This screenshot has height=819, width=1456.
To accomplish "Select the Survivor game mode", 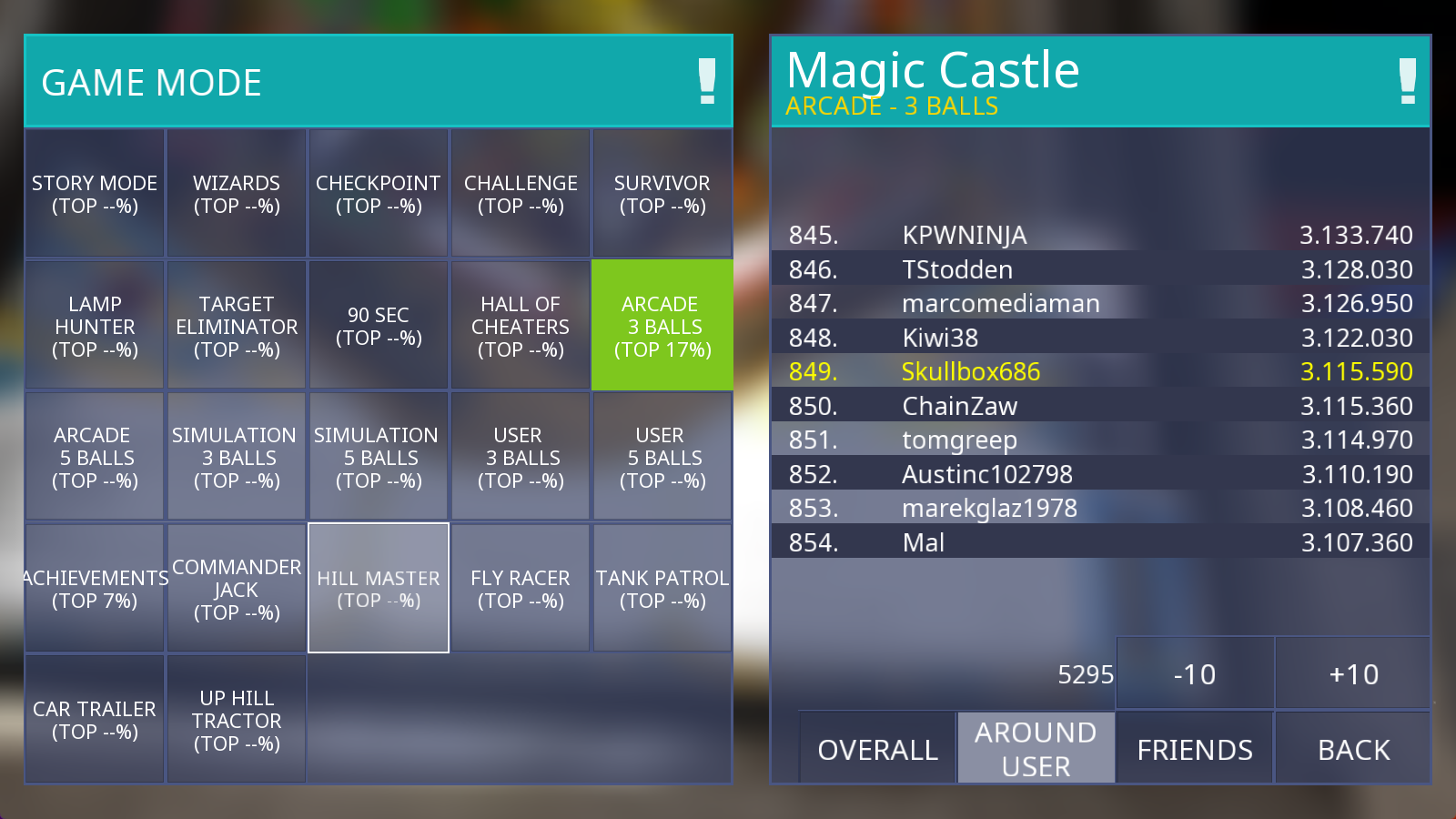I will pos(662,194).
